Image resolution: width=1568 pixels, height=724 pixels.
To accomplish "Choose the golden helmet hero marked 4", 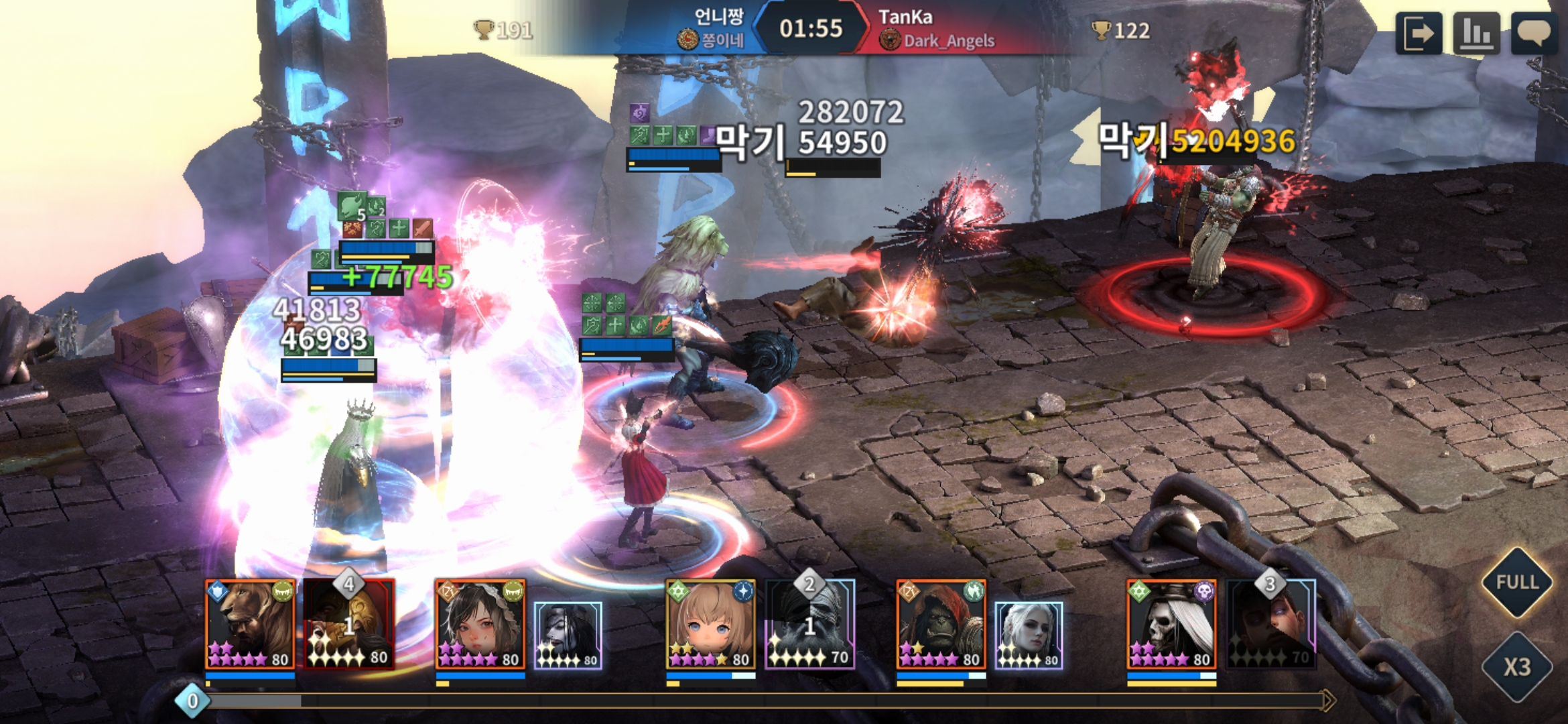I will tap(349, 625).
